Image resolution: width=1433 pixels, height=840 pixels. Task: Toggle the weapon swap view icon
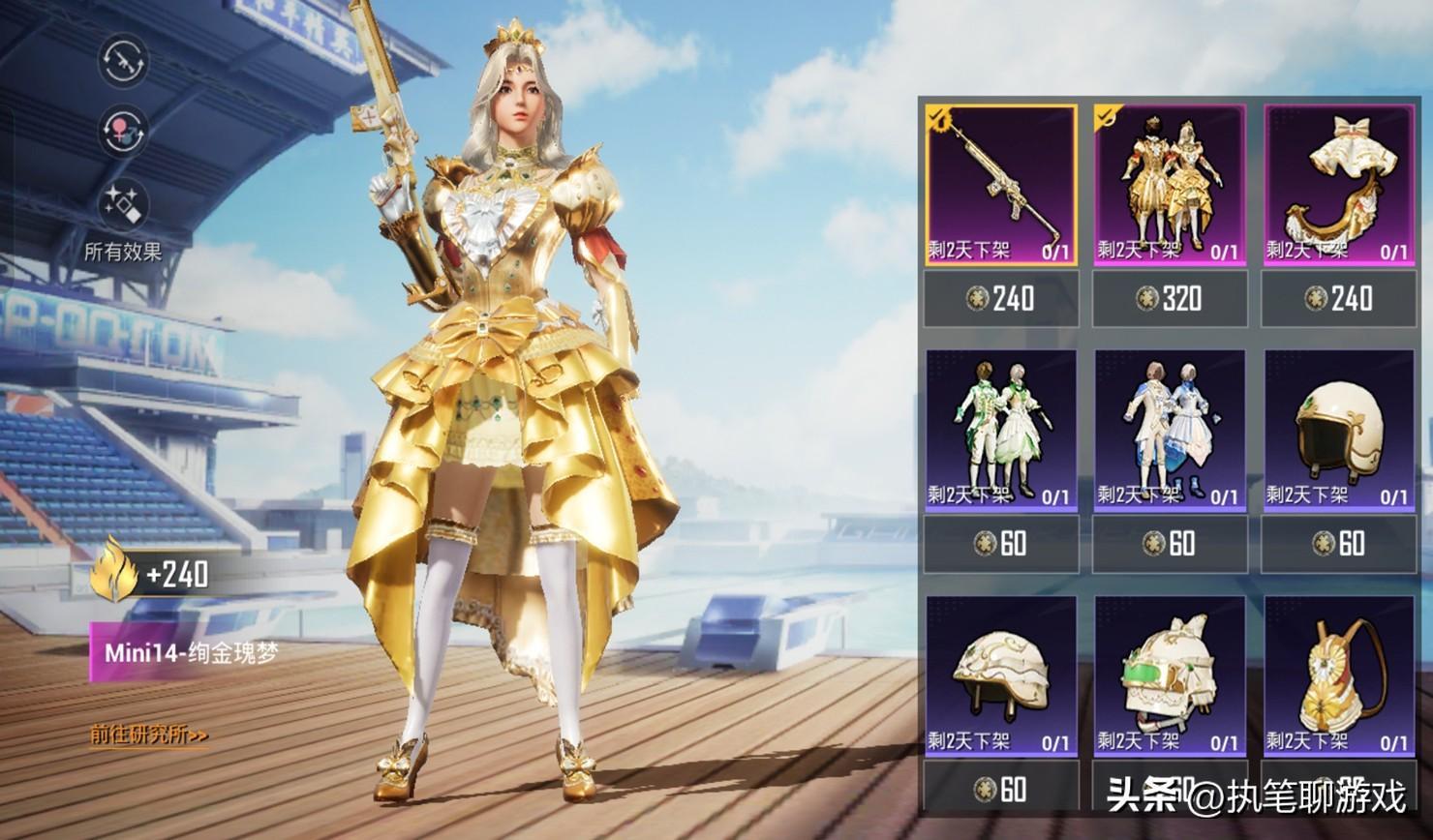123,61
